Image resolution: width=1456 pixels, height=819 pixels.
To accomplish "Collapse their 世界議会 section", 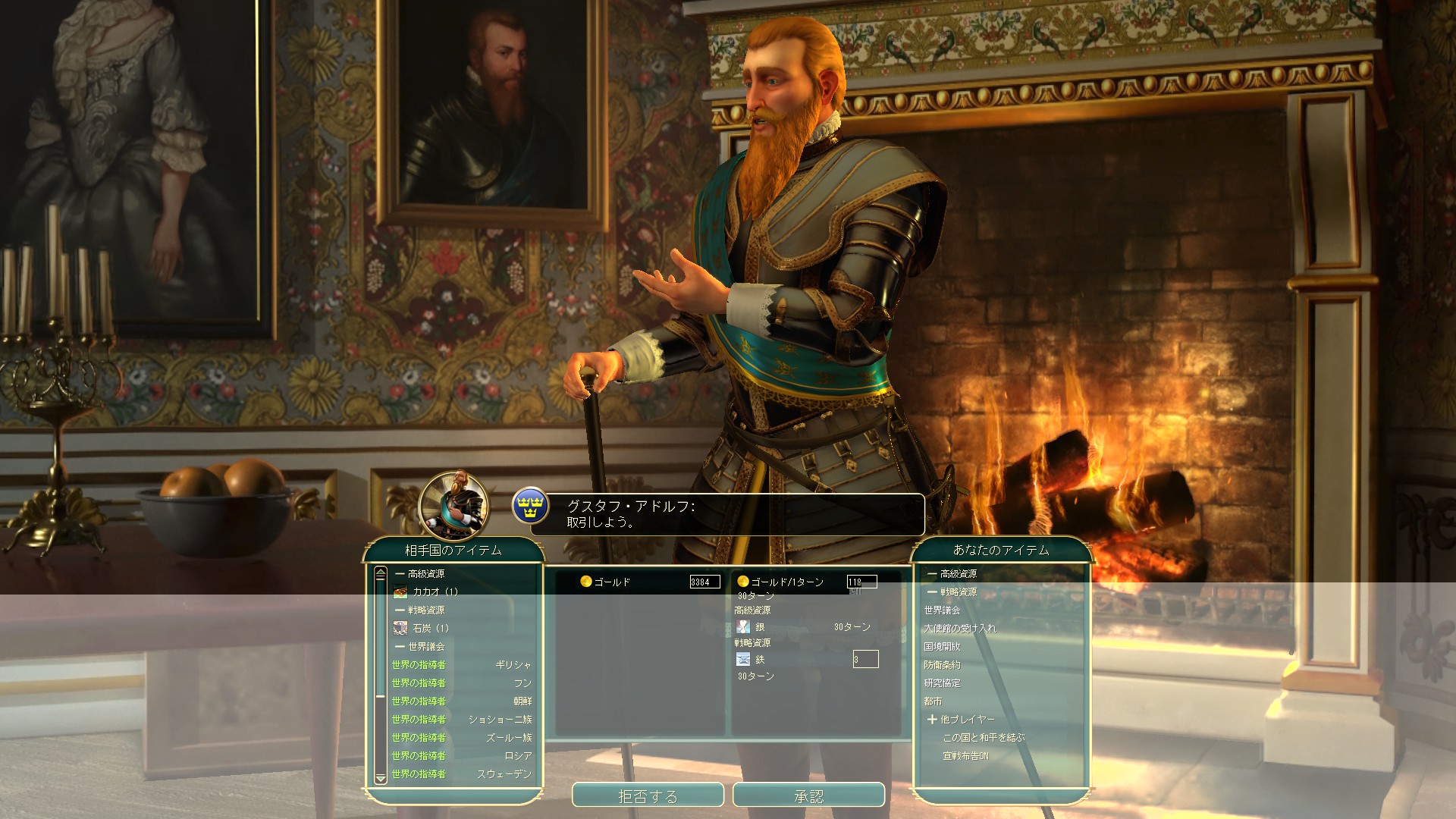I will 421,646.
